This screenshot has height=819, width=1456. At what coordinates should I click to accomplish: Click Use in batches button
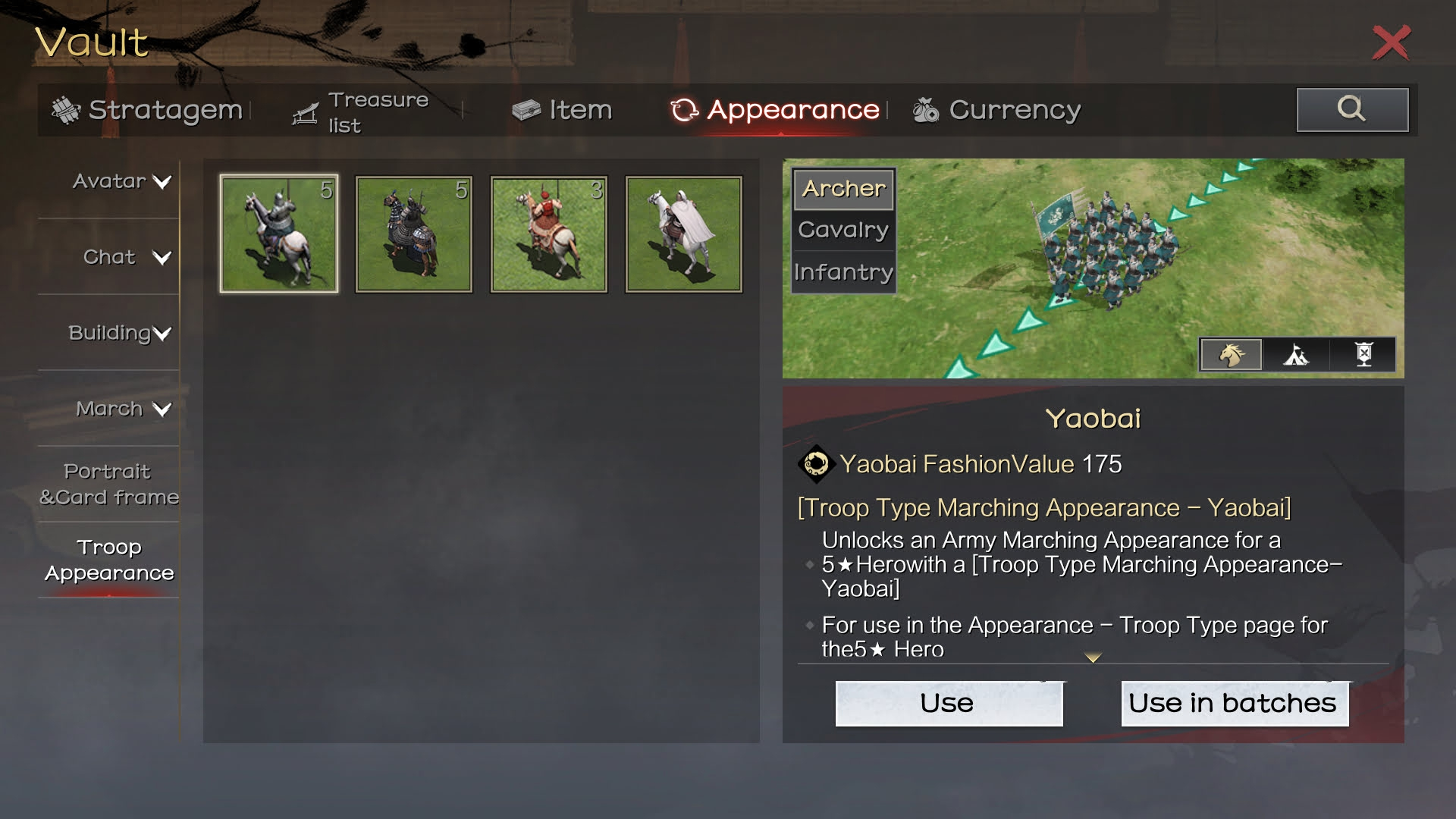[1234, 704]
